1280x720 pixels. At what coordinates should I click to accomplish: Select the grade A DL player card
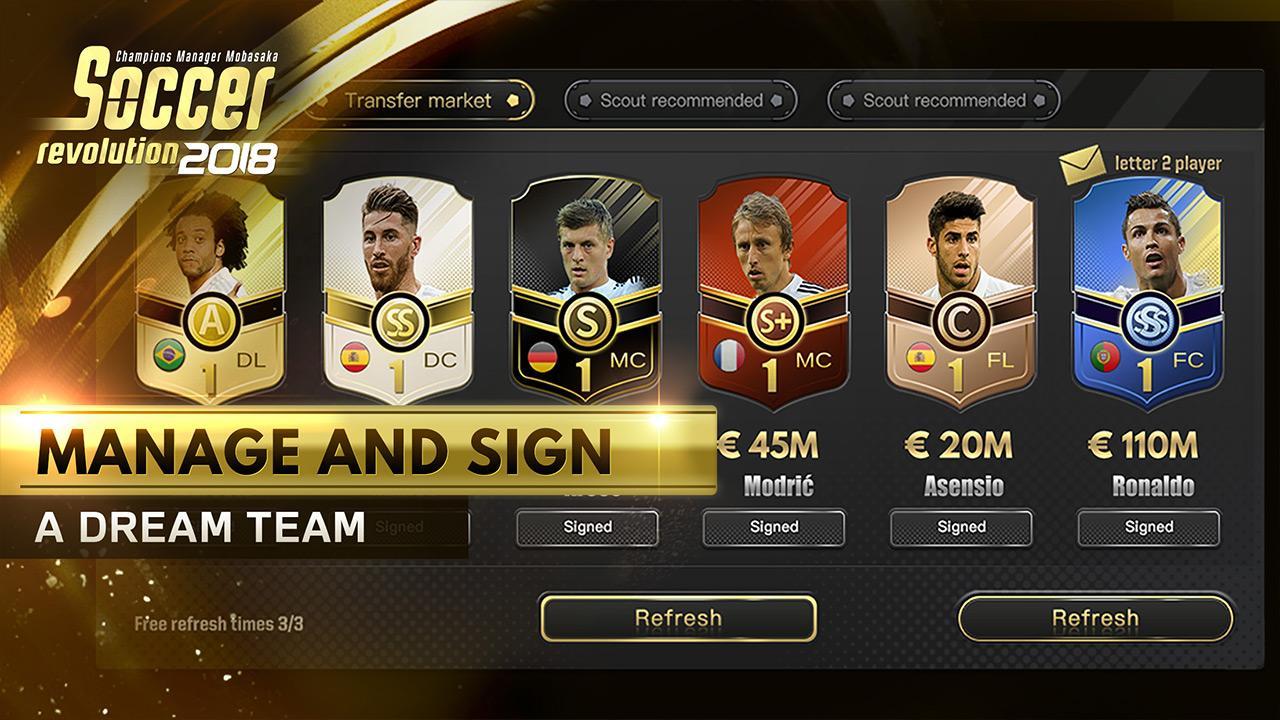211,290
